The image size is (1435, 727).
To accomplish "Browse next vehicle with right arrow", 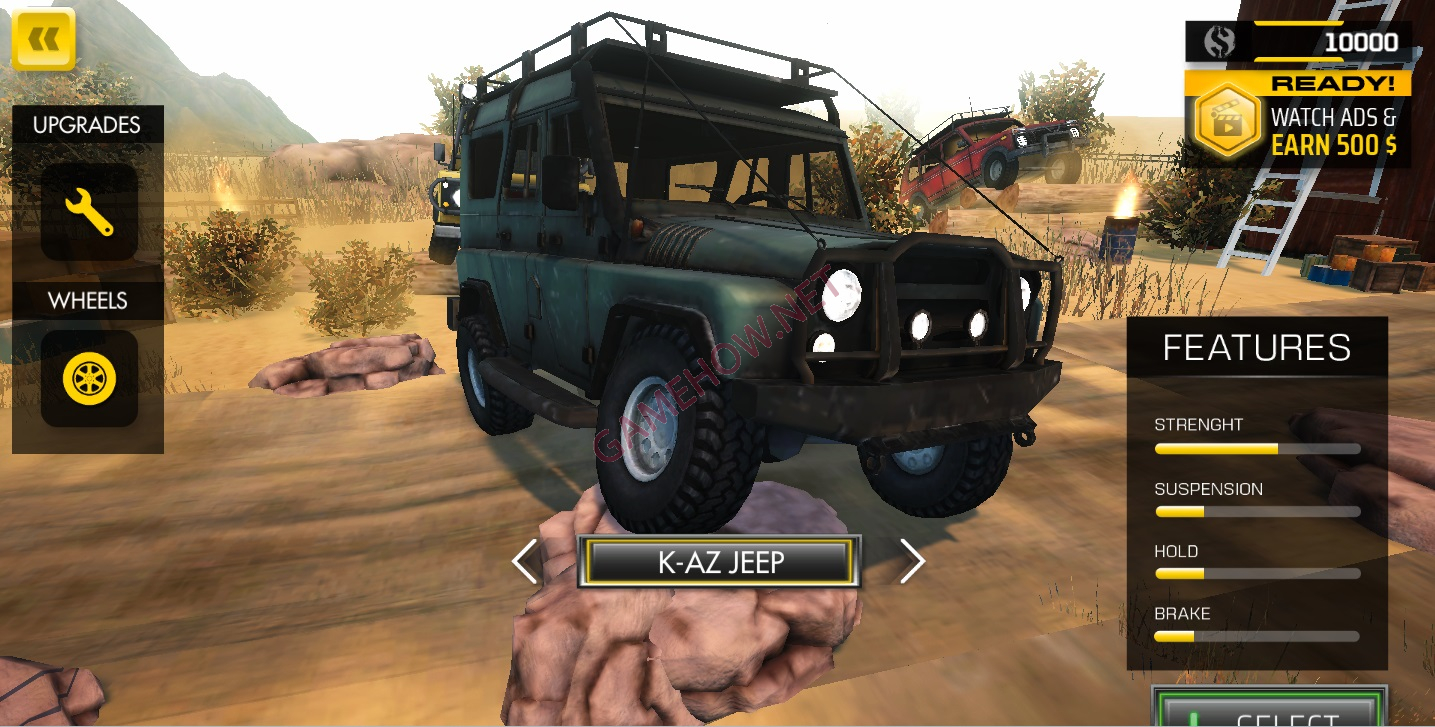I will pyautogui.click(x=911, y=561).
